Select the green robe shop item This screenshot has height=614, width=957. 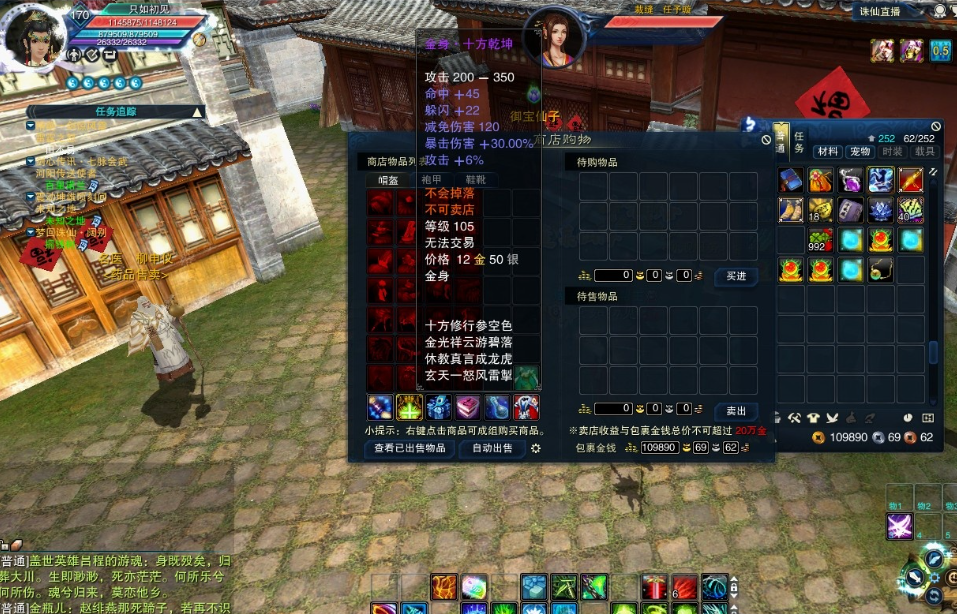pyautogui.click(x=527, y=375)
